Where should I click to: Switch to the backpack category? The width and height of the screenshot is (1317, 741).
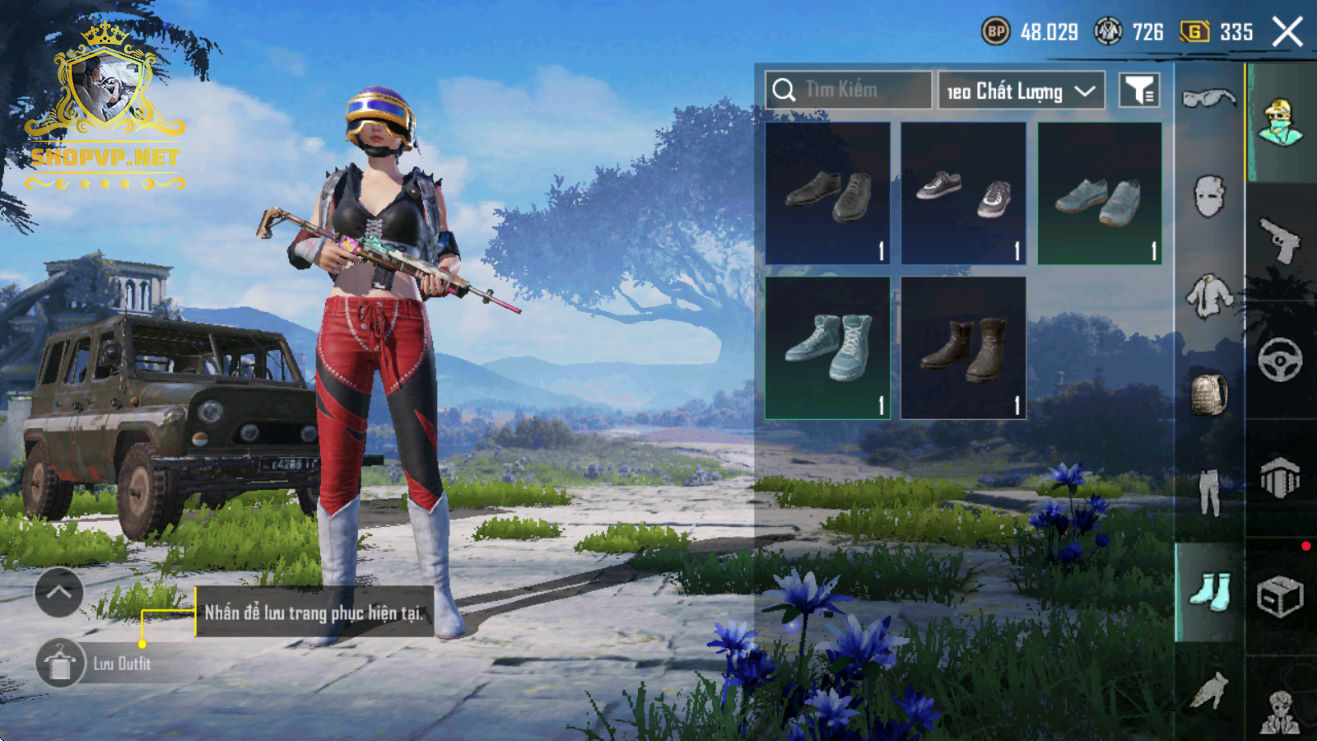coord(1209,394)
